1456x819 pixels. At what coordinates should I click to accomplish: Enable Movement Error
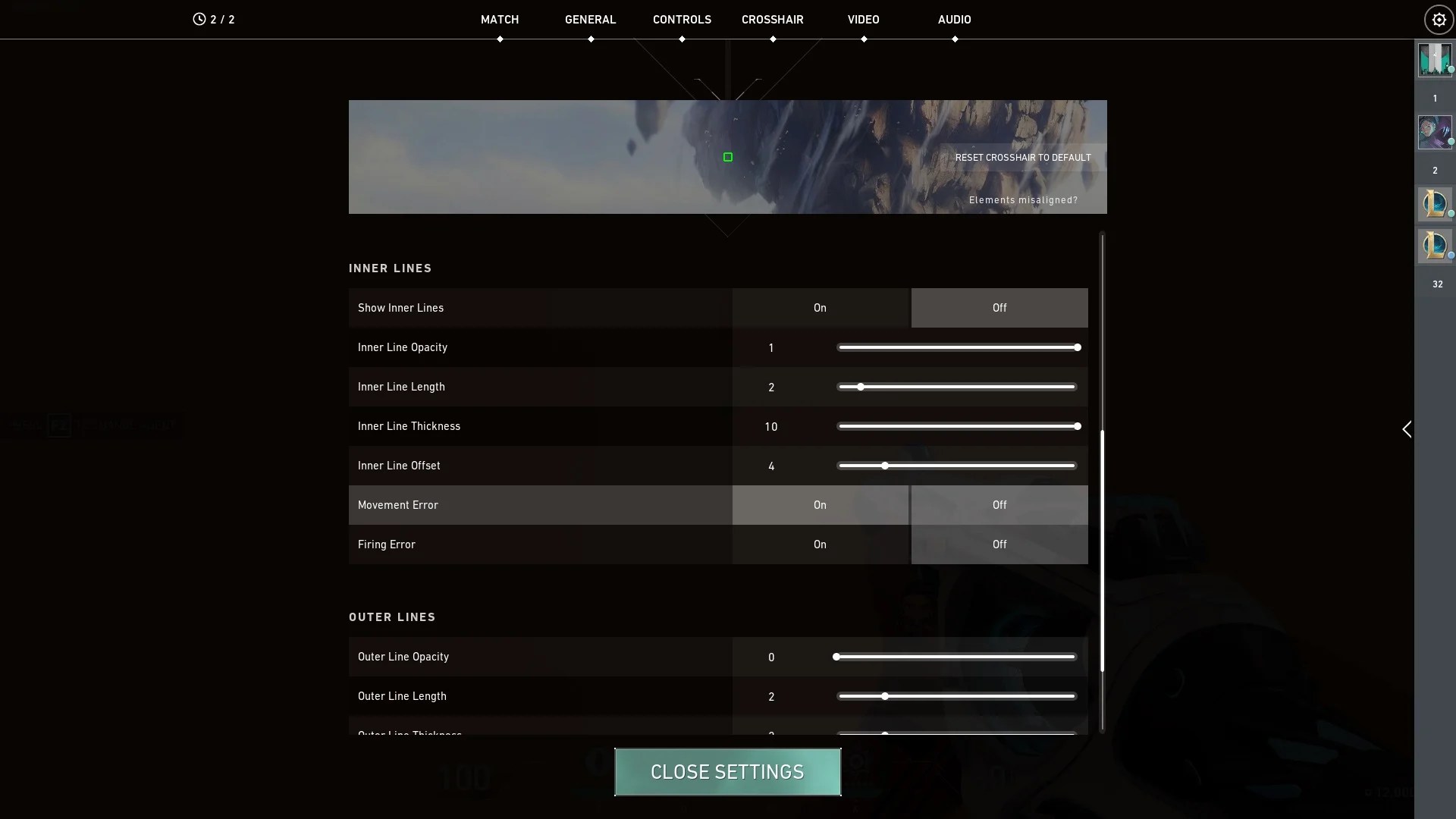pos(820,505)
